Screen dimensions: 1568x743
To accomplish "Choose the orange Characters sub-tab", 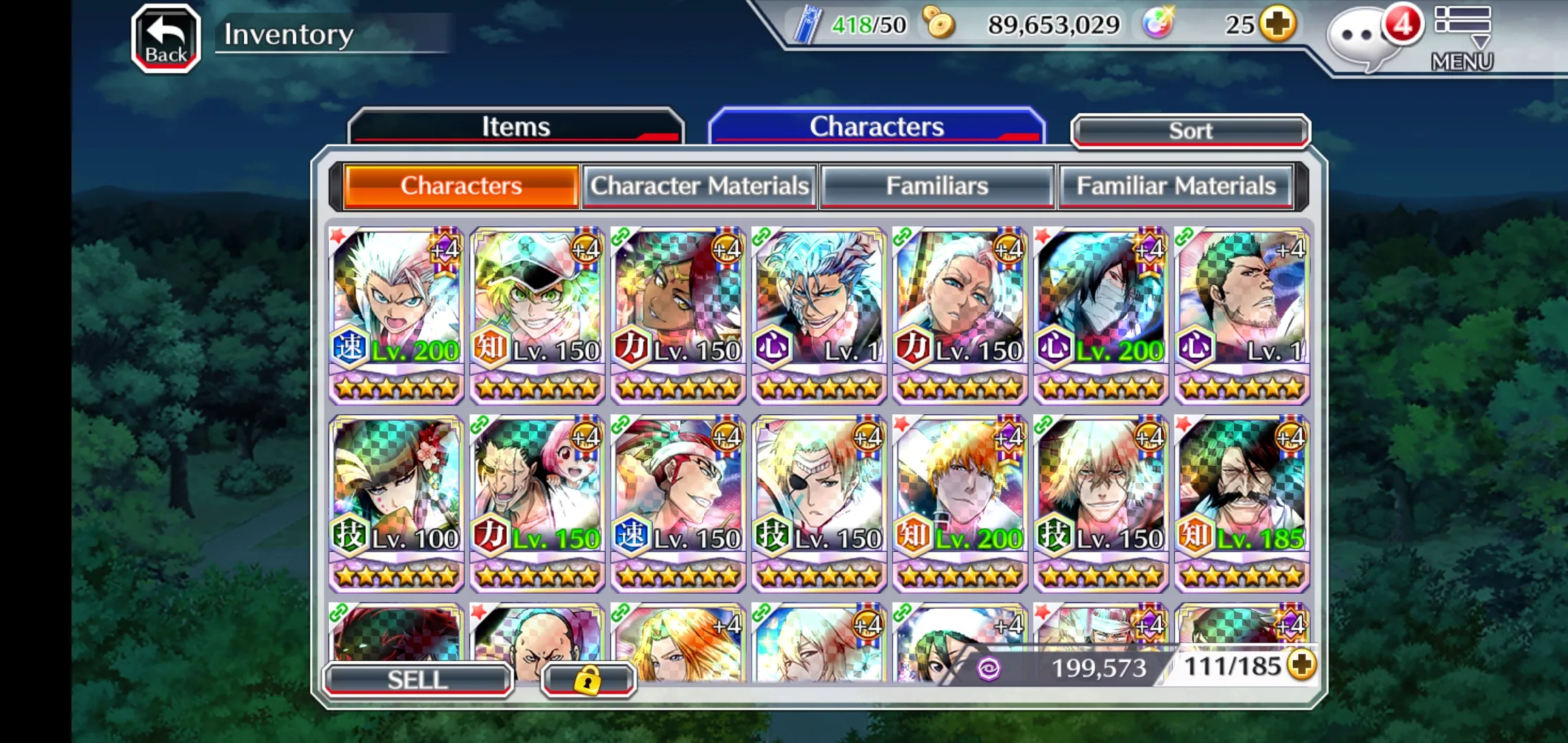I will point(461,186).
